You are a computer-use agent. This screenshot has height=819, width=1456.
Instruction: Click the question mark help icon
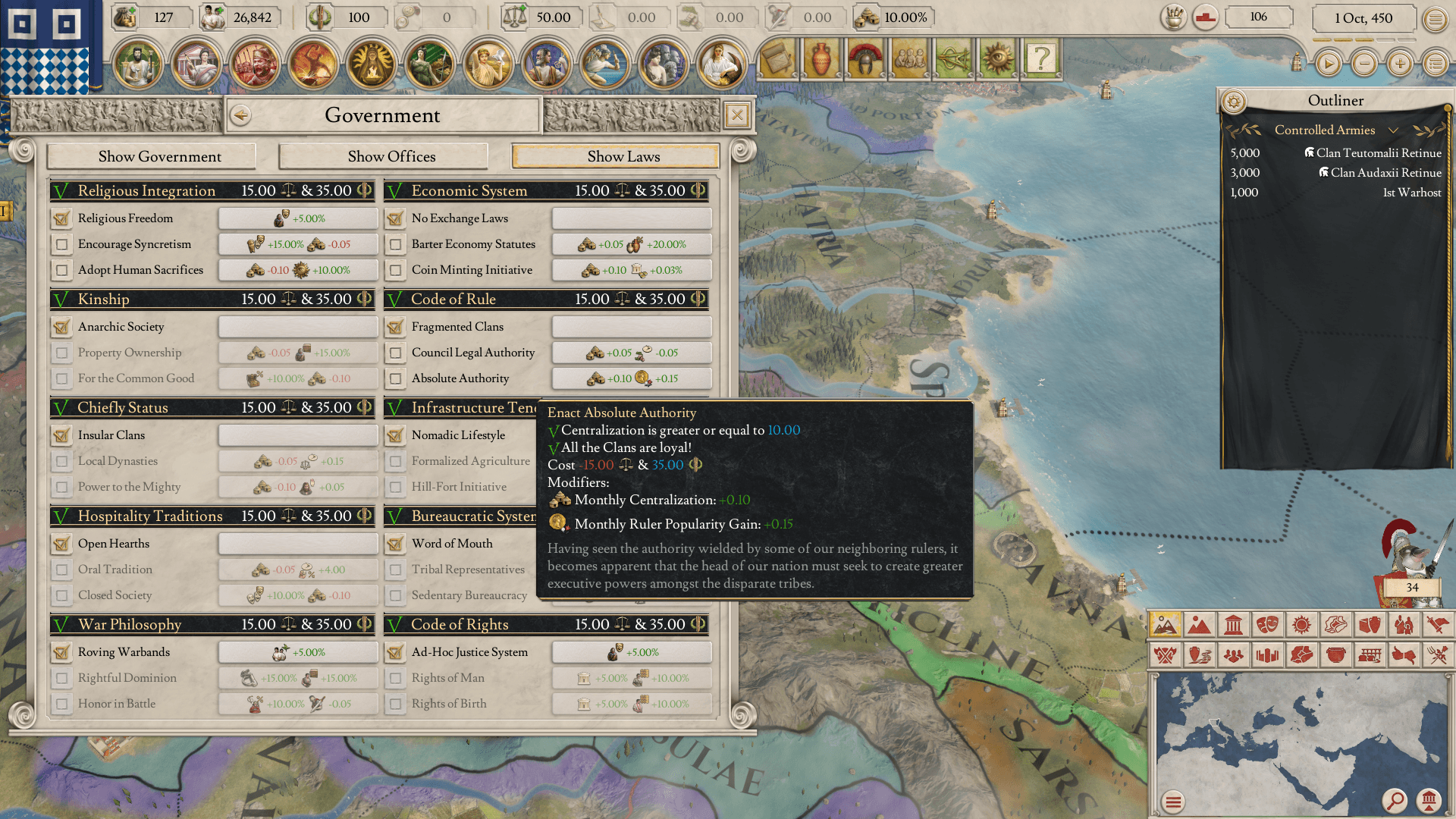pos(1042,58)
